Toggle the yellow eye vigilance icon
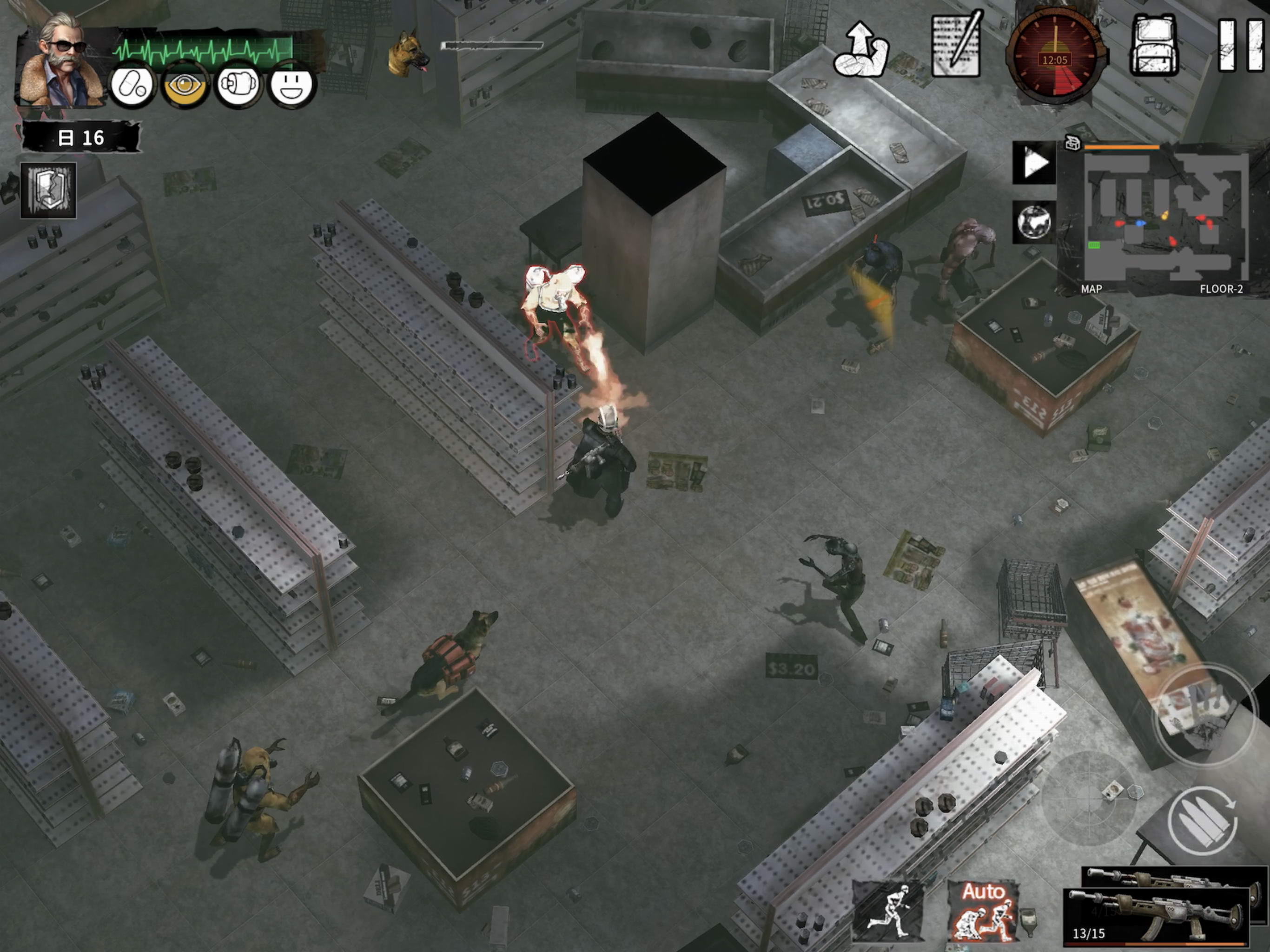Image resolution: width=1270 pixels, height=952 pixels. tap(184, 86)
